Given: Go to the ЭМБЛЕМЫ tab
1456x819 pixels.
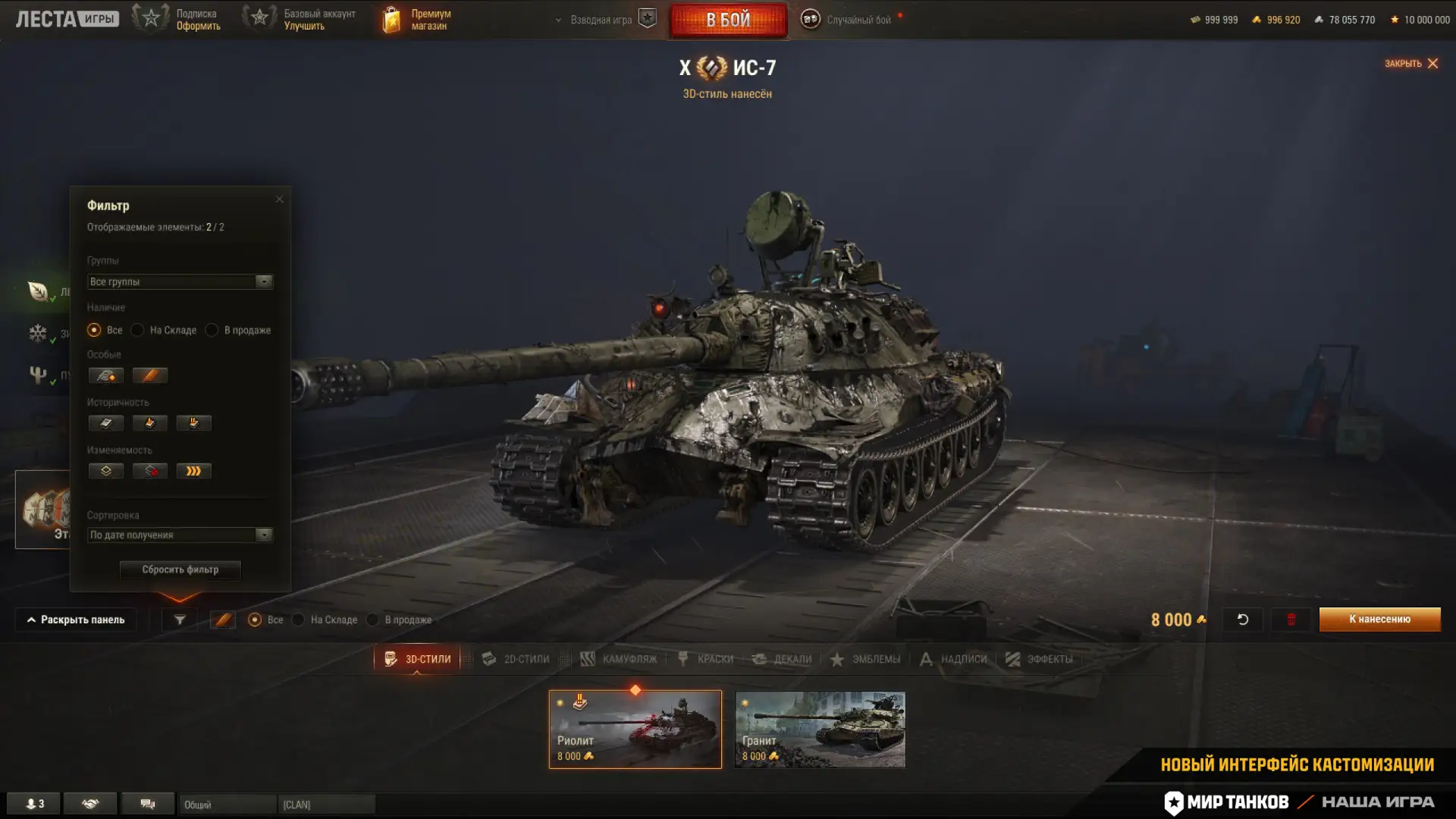Looking at the screenshot, I should 865,659.
